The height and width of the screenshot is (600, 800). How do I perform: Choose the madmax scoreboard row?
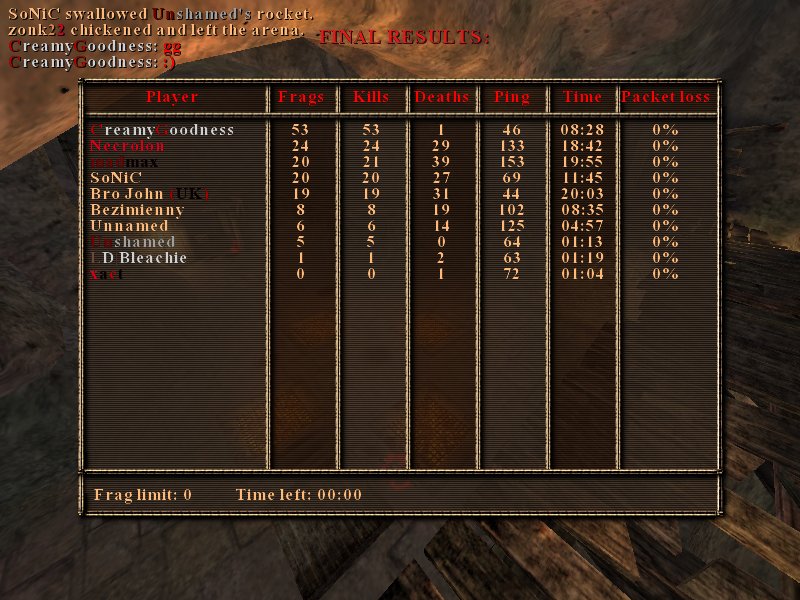124,162
